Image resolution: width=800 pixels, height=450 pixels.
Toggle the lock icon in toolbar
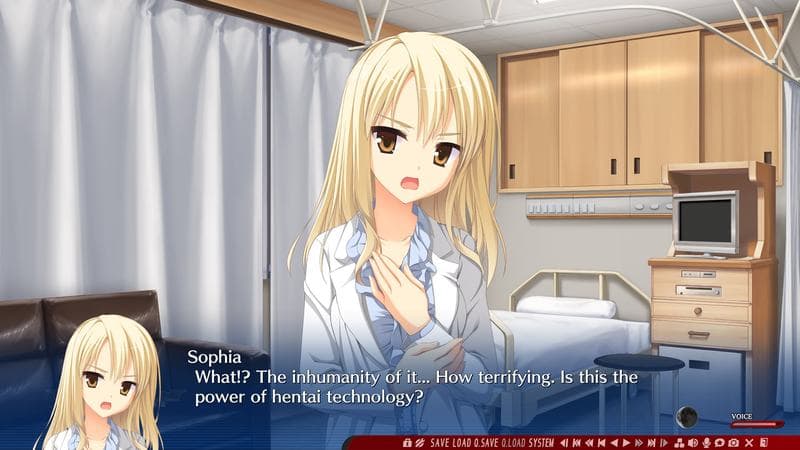(407, 442)
